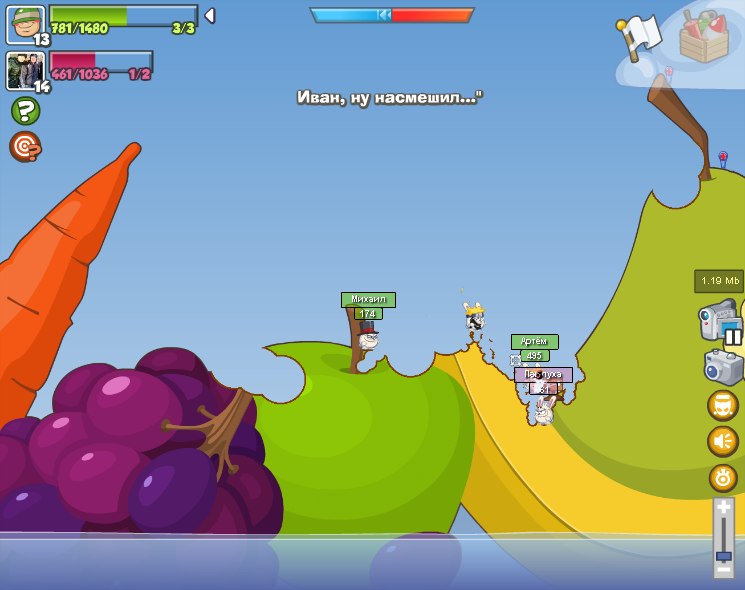This screenshot has height=590, width=745.
Task: Select the opponent's photo avatar
Action: [x=26, y=71]
